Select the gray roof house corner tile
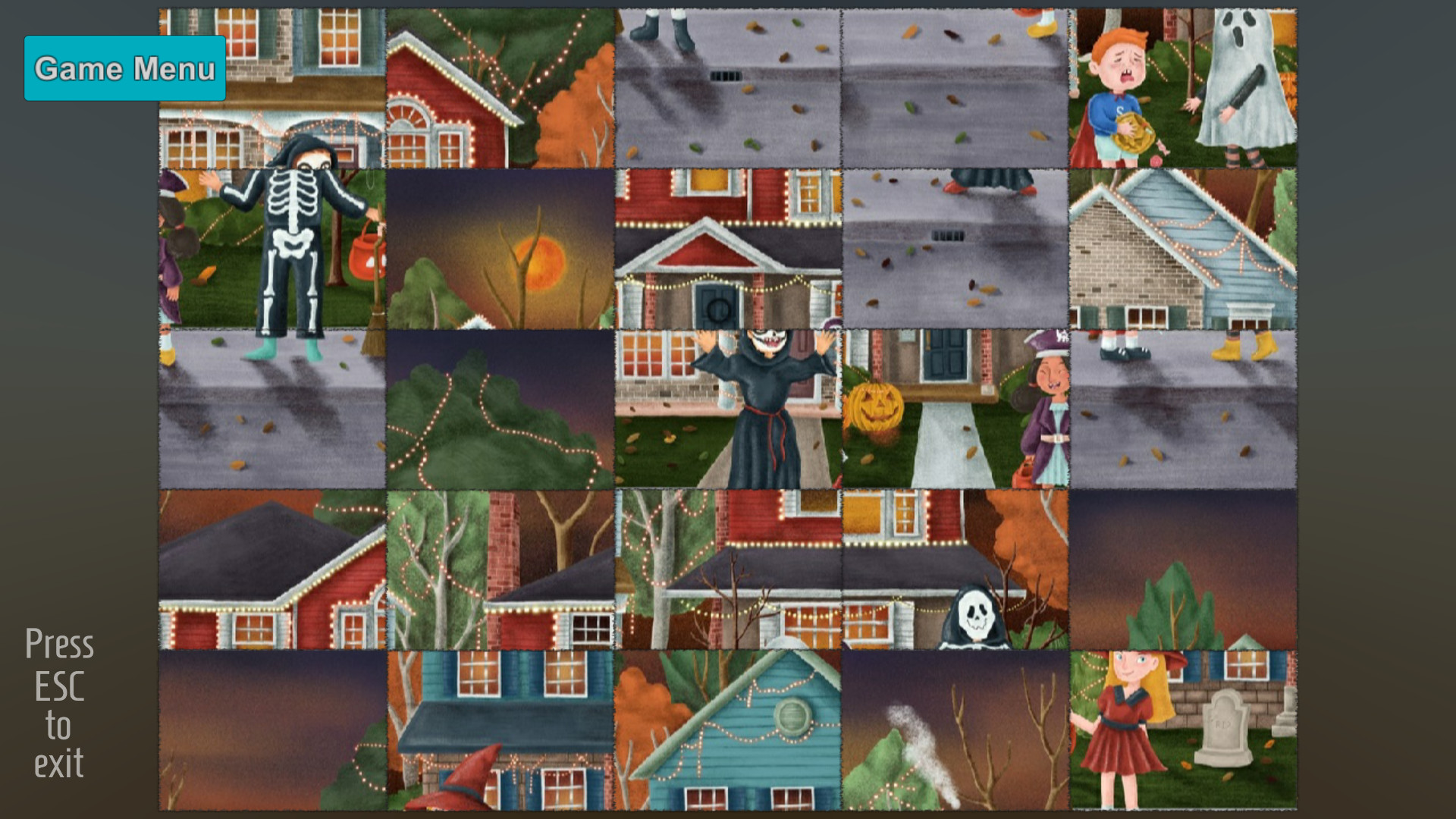This screenshot has height=819, width=1456. [x=273, y=569]
